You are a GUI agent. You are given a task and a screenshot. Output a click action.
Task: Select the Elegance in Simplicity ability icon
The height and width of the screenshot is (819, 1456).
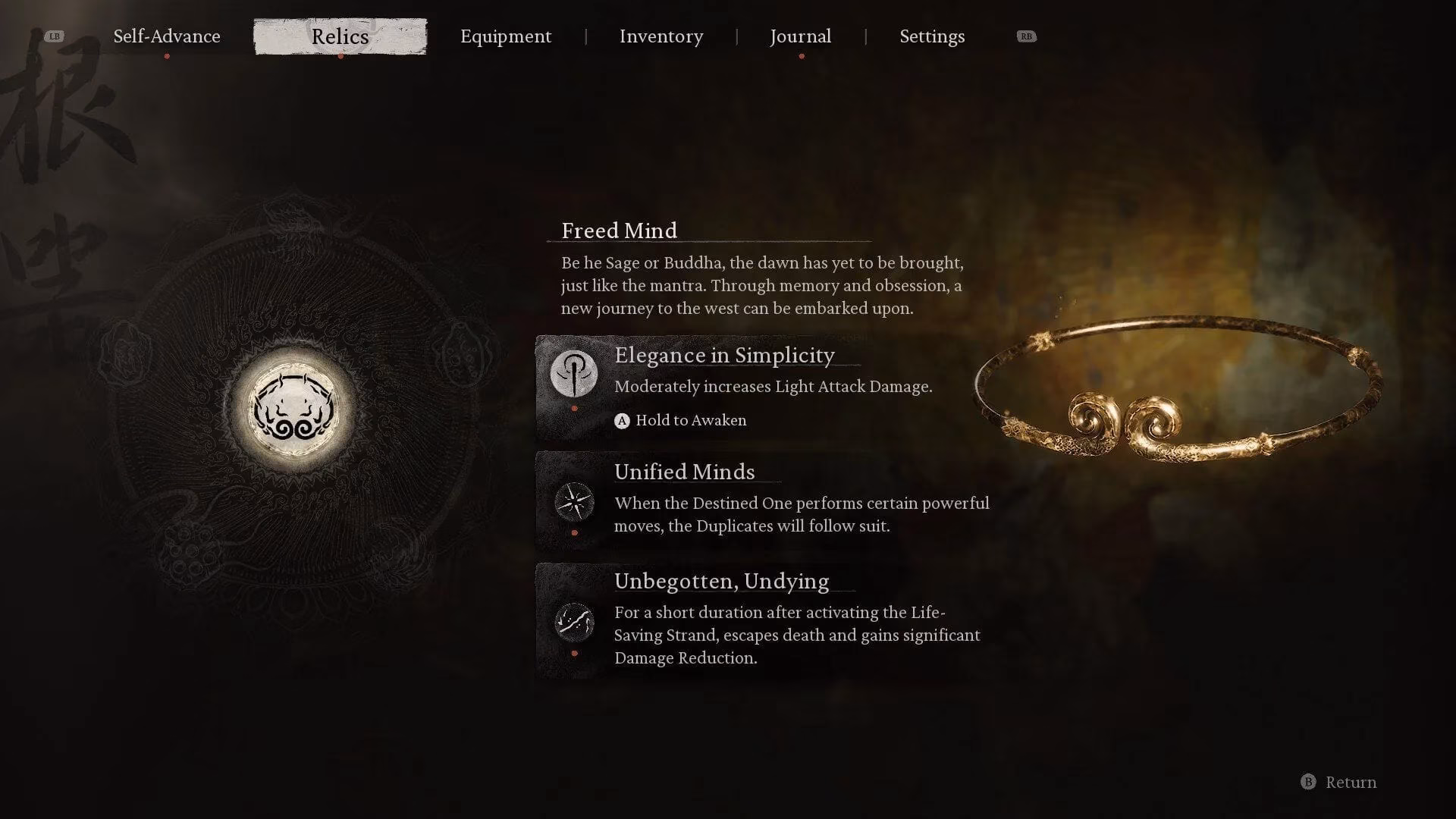tap(575, 375)
